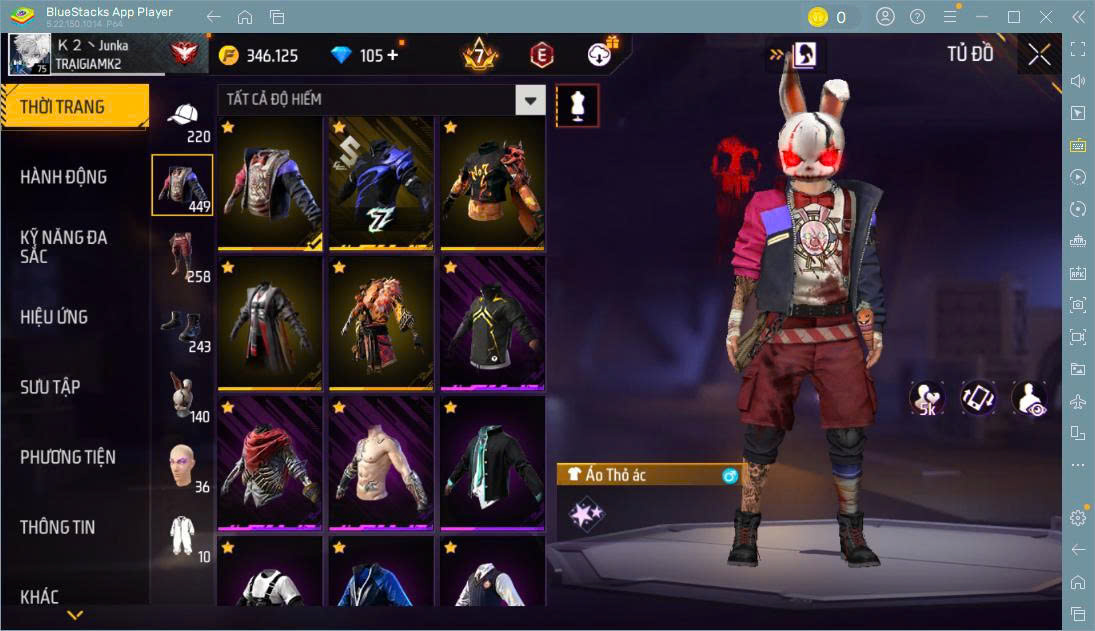Viewport: 1095px width, 631px height.
Task: Open the HIỆU ỨNG category
Action: [54, 317]
